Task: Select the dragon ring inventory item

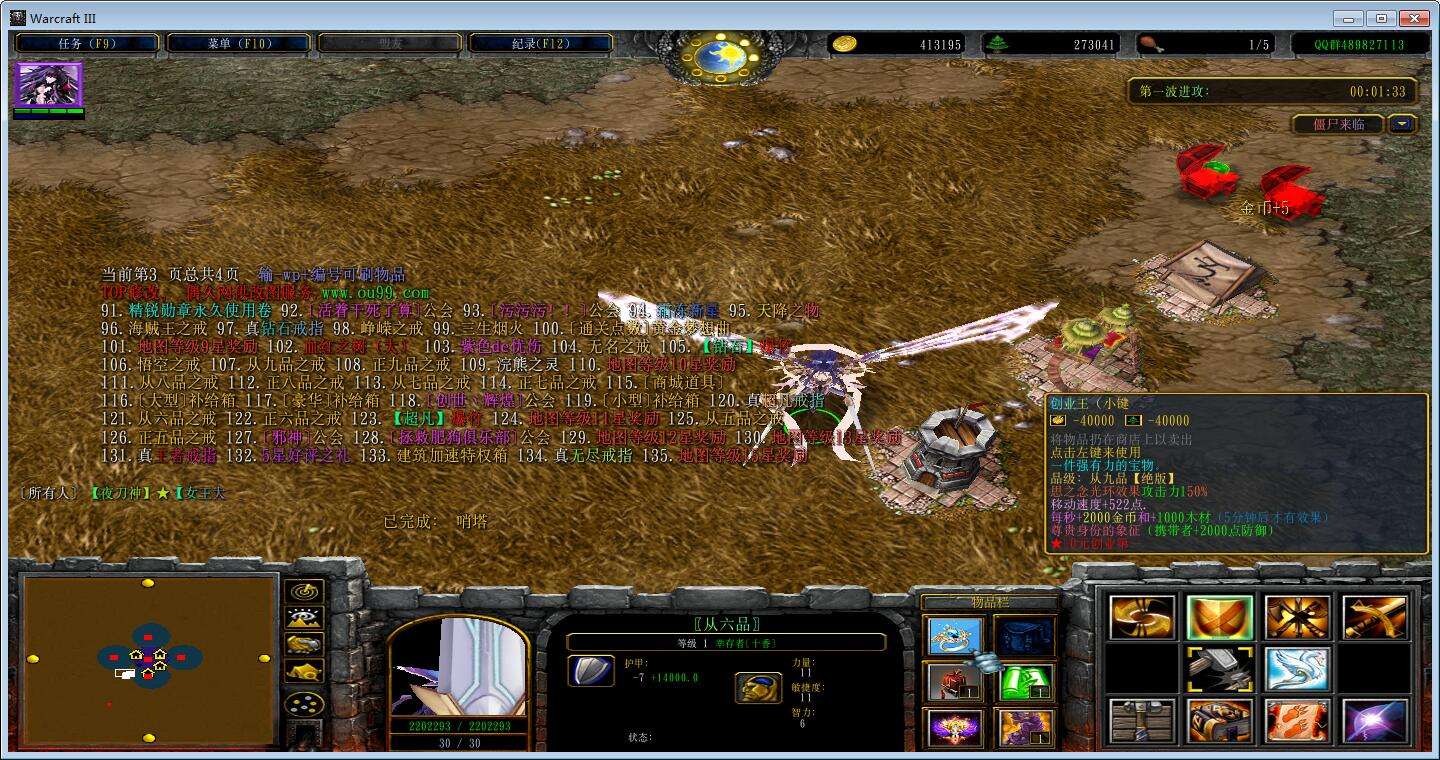Action: coord(955,636)
